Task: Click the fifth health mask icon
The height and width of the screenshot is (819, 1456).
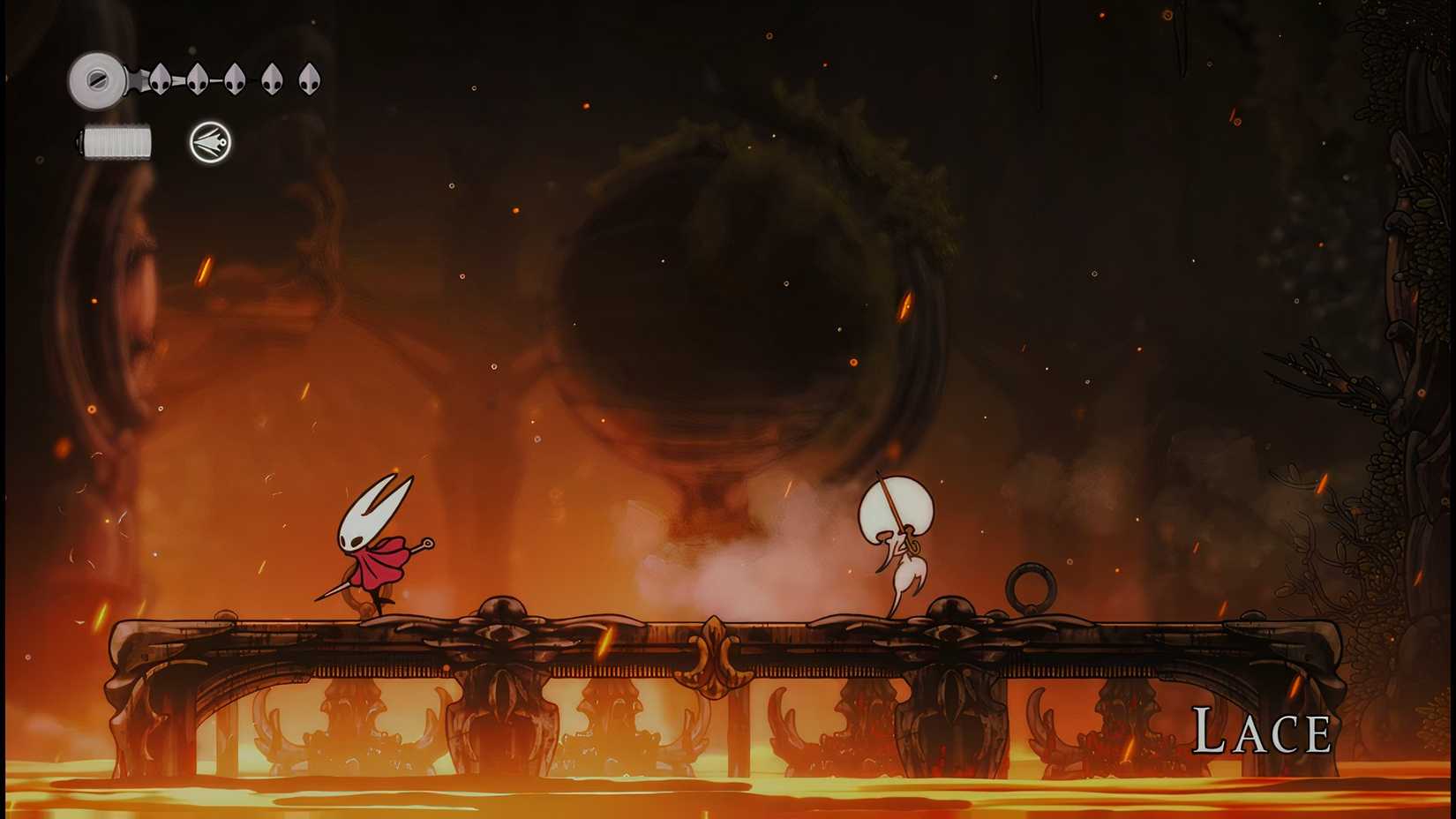Action: point(308,79)
